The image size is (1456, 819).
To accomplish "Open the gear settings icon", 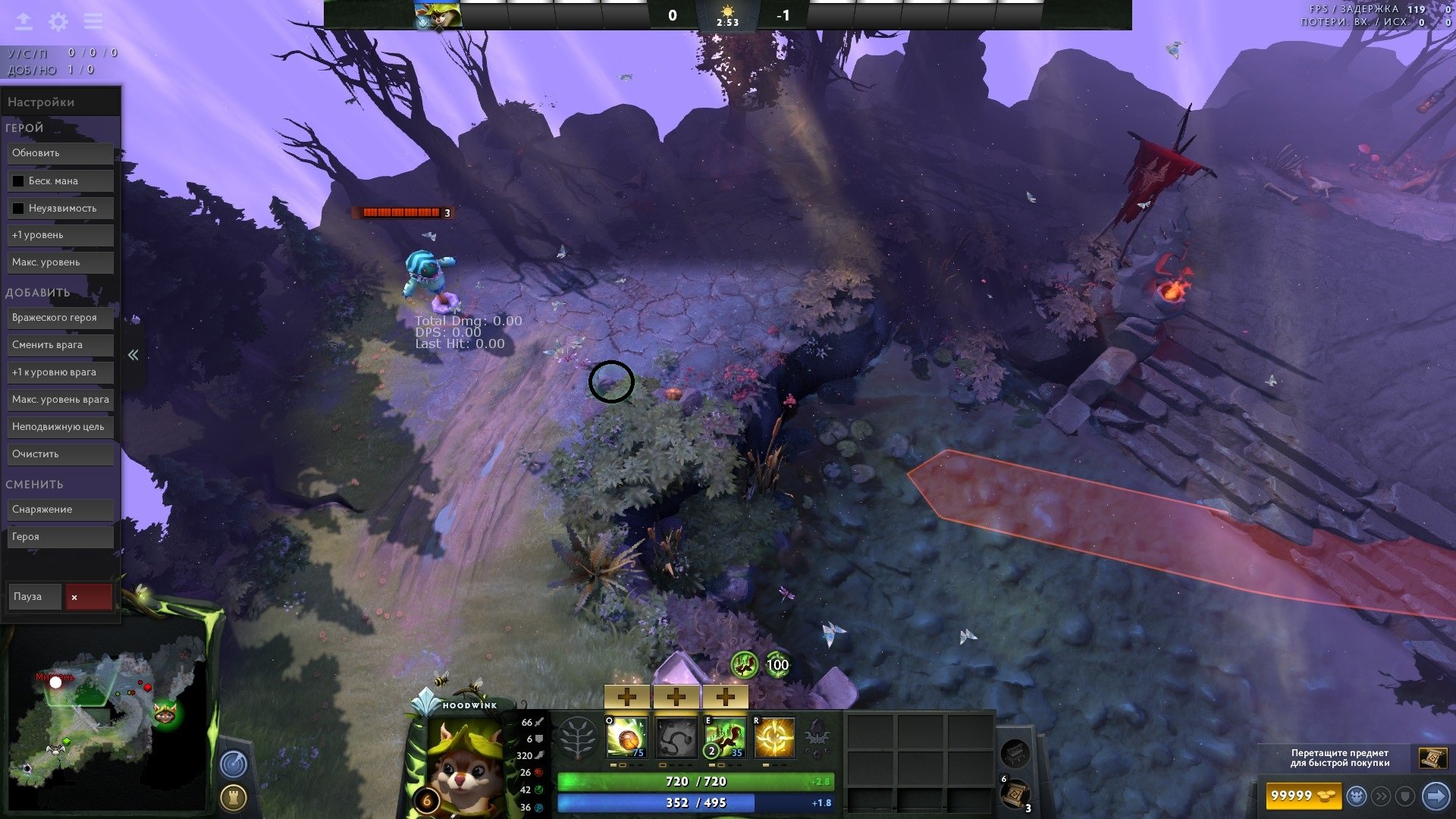I will [x=58, y=22].
